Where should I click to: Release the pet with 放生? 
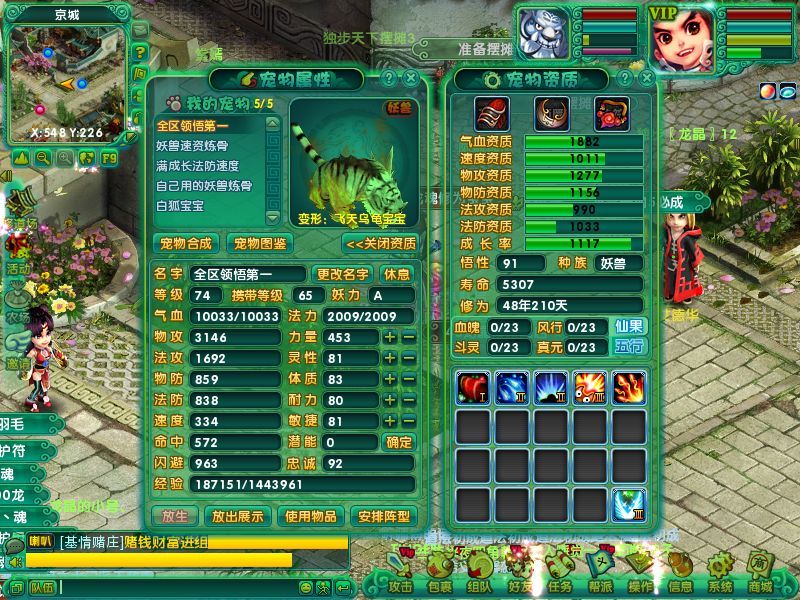click(x=174, y=516)
